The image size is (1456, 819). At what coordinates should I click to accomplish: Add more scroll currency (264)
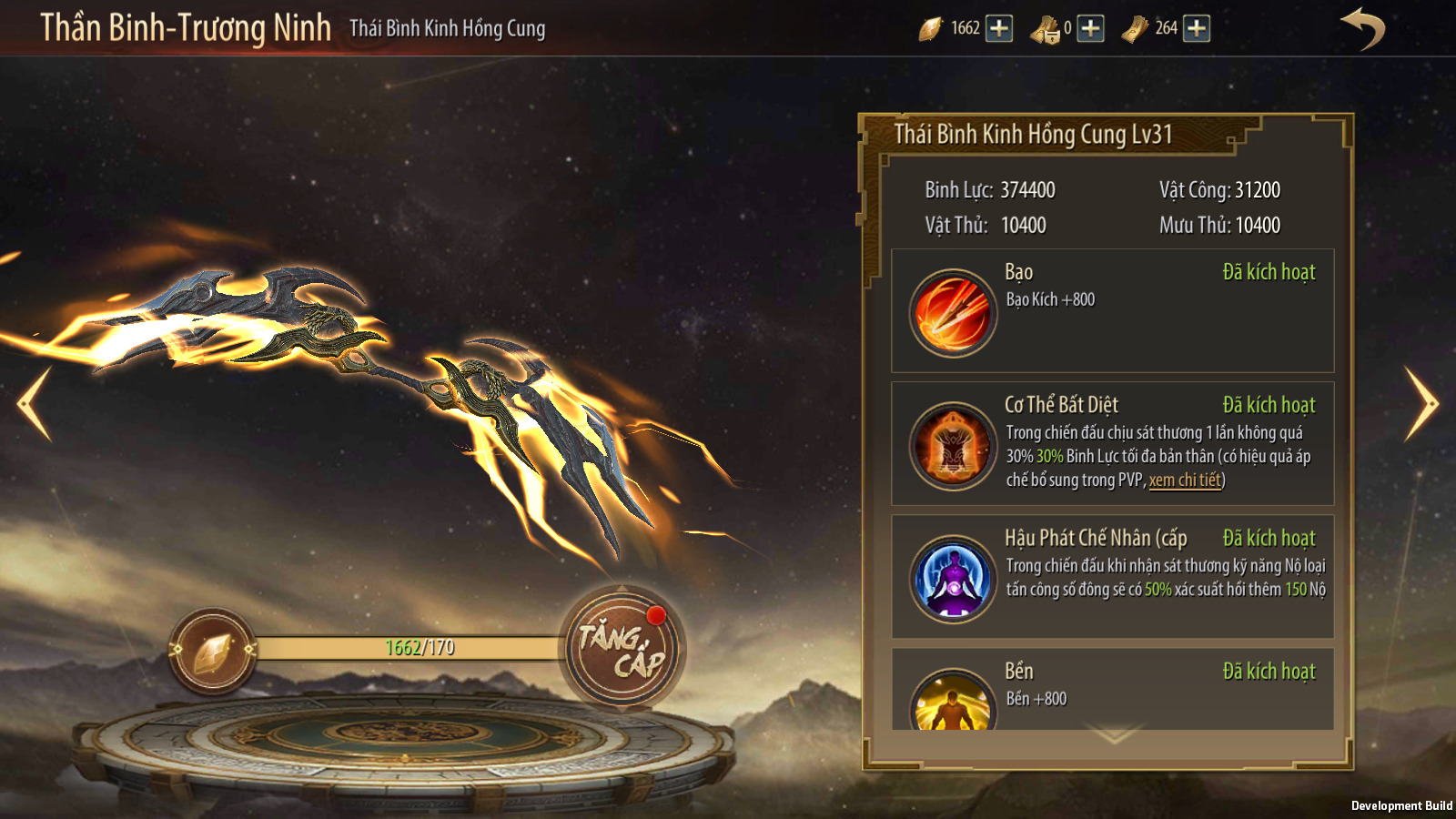(x=1197, y=28)
